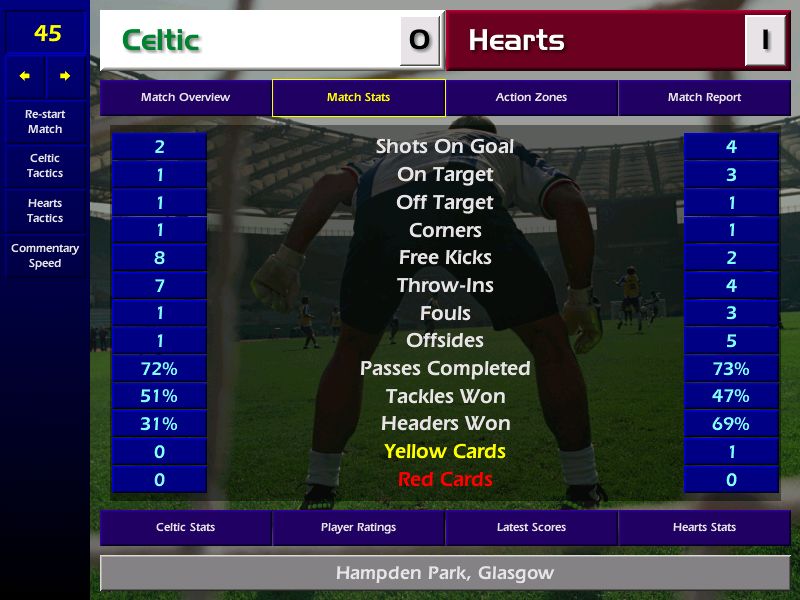The height and width of the screenshot is (600, 800).
Task: Switch to the Match Overview tab
Action: 185,98
